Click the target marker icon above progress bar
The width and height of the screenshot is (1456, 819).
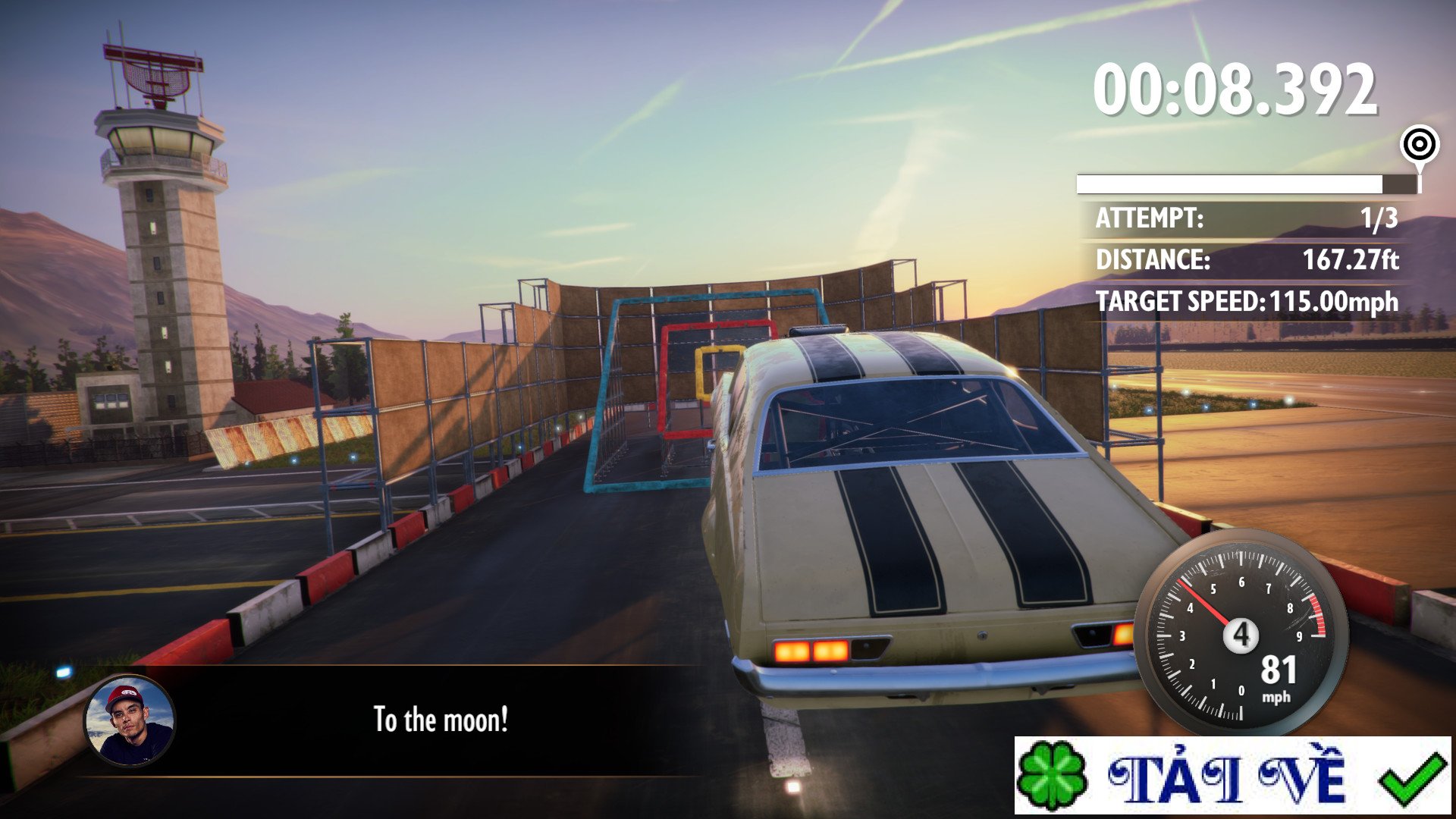tap(1420, 144)
